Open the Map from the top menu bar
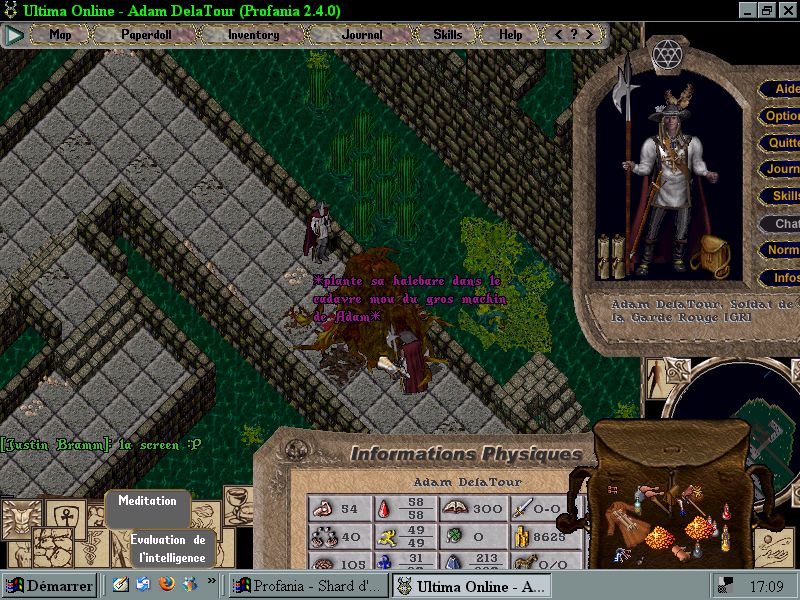The image size is (800, 600). coord(61,35)
